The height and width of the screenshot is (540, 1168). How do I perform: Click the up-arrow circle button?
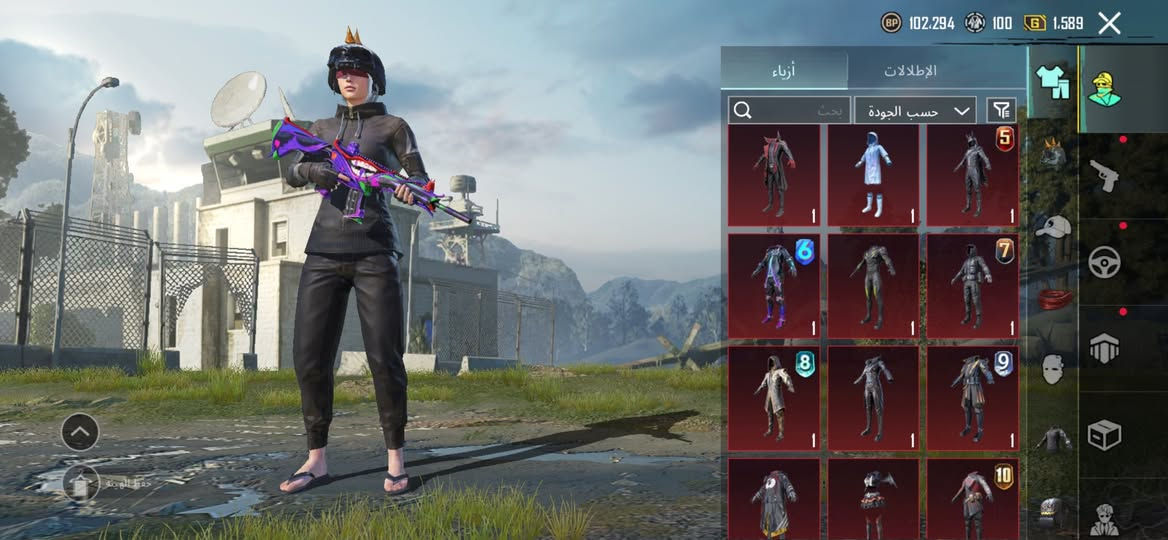pos(80,432)
